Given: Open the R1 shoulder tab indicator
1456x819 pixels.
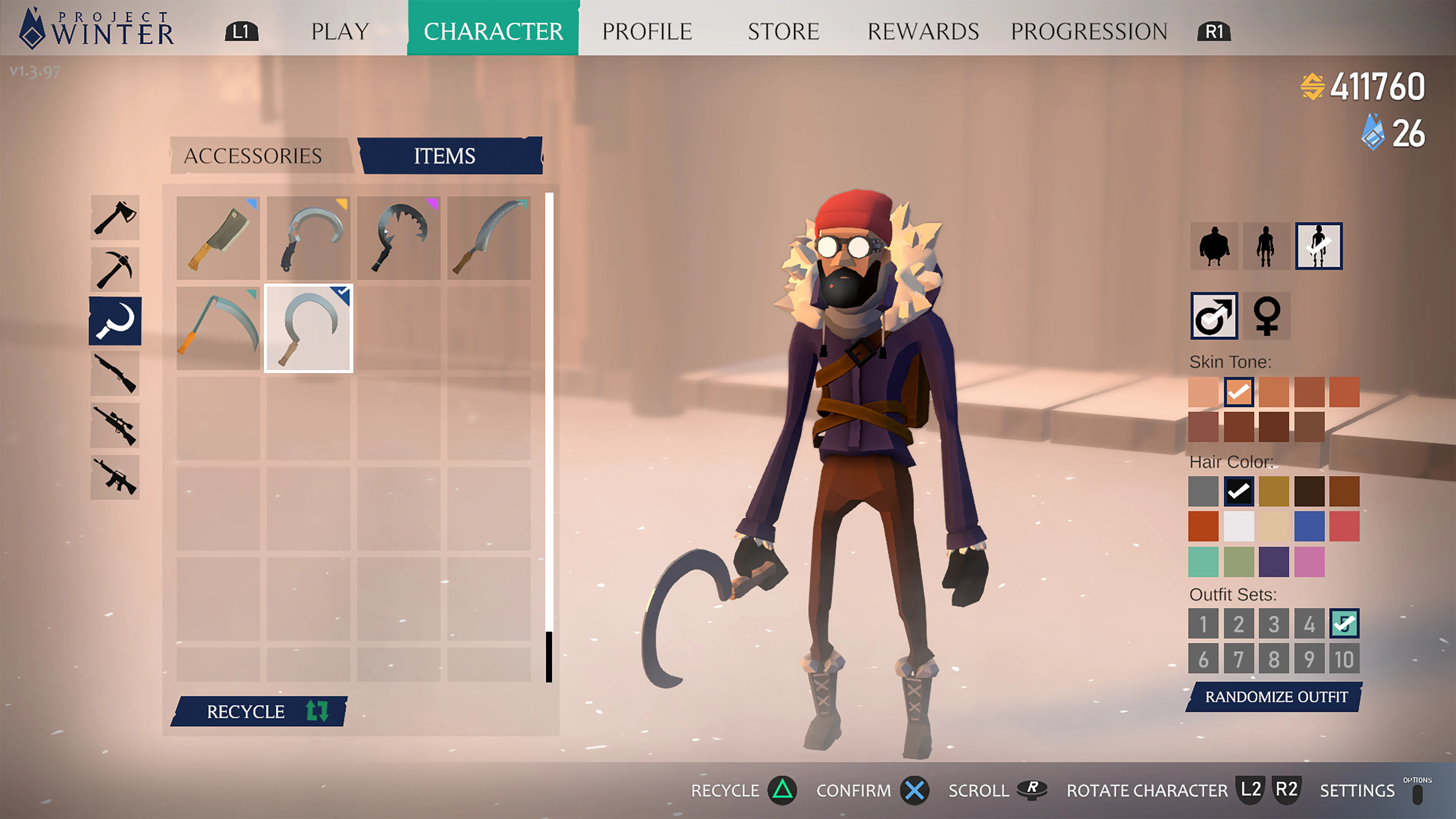Looking at the screenshot, I should click(1213, 31).
